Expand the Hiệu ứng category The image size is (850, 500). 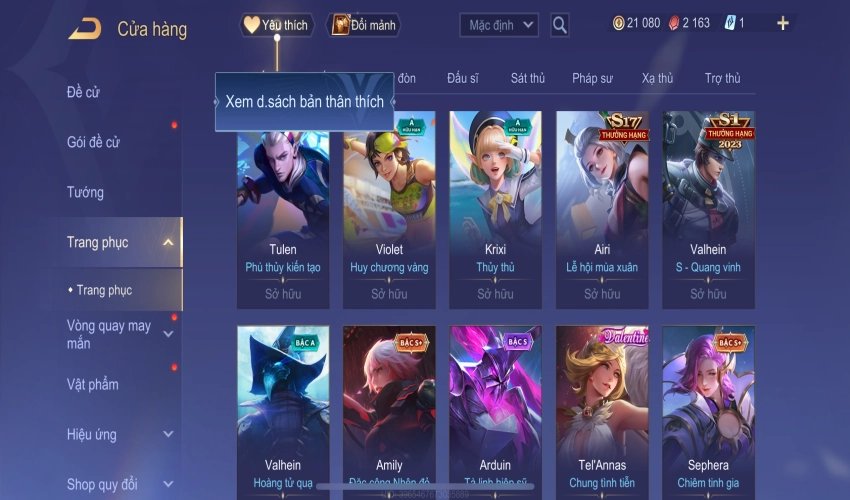coord(167,435)
